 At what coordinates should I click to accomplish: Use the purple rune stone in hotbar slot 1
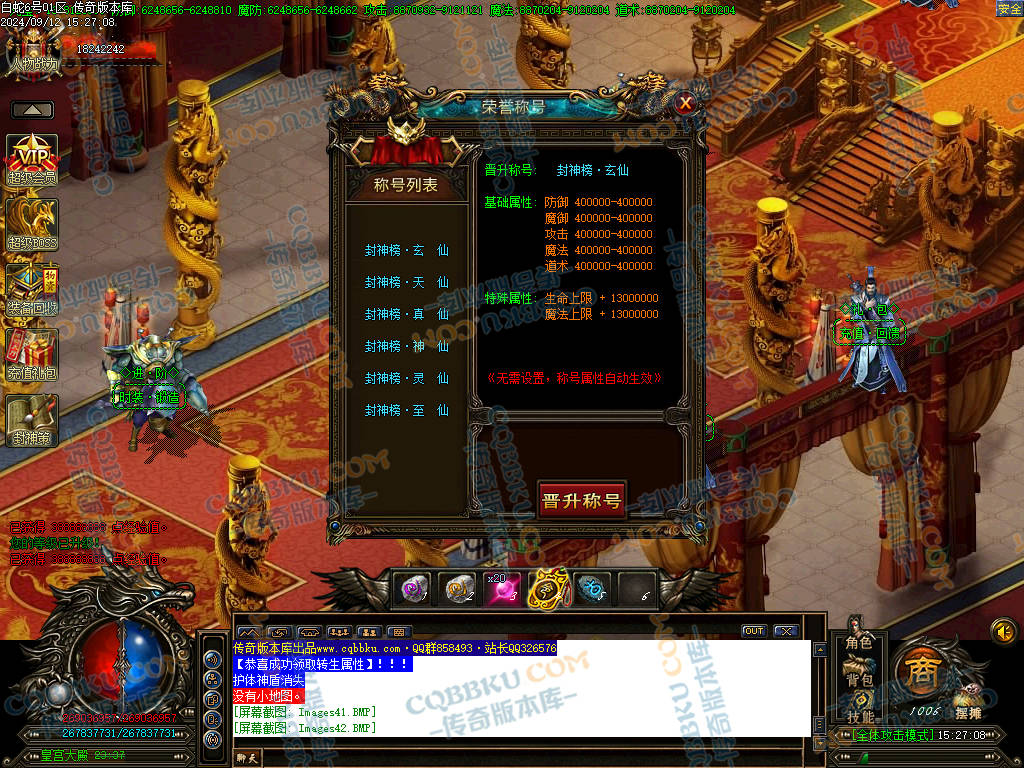[412, 589]
